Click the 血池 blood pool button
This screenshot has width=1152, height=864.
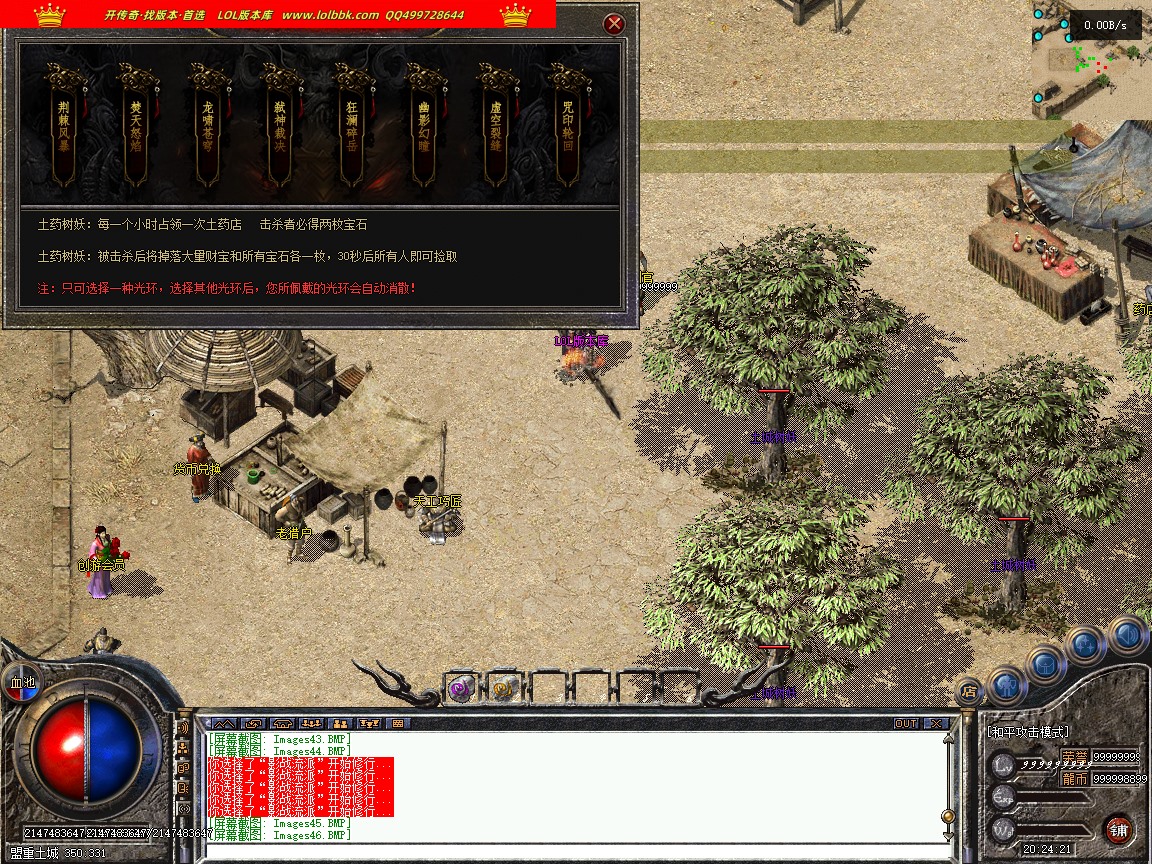click(x=22, y=682)
